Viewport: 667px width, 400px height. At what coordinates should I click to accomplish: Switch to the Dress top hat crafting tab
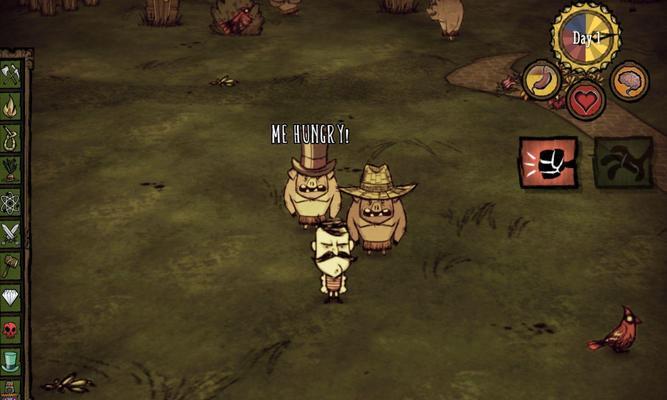pos(11,360)
